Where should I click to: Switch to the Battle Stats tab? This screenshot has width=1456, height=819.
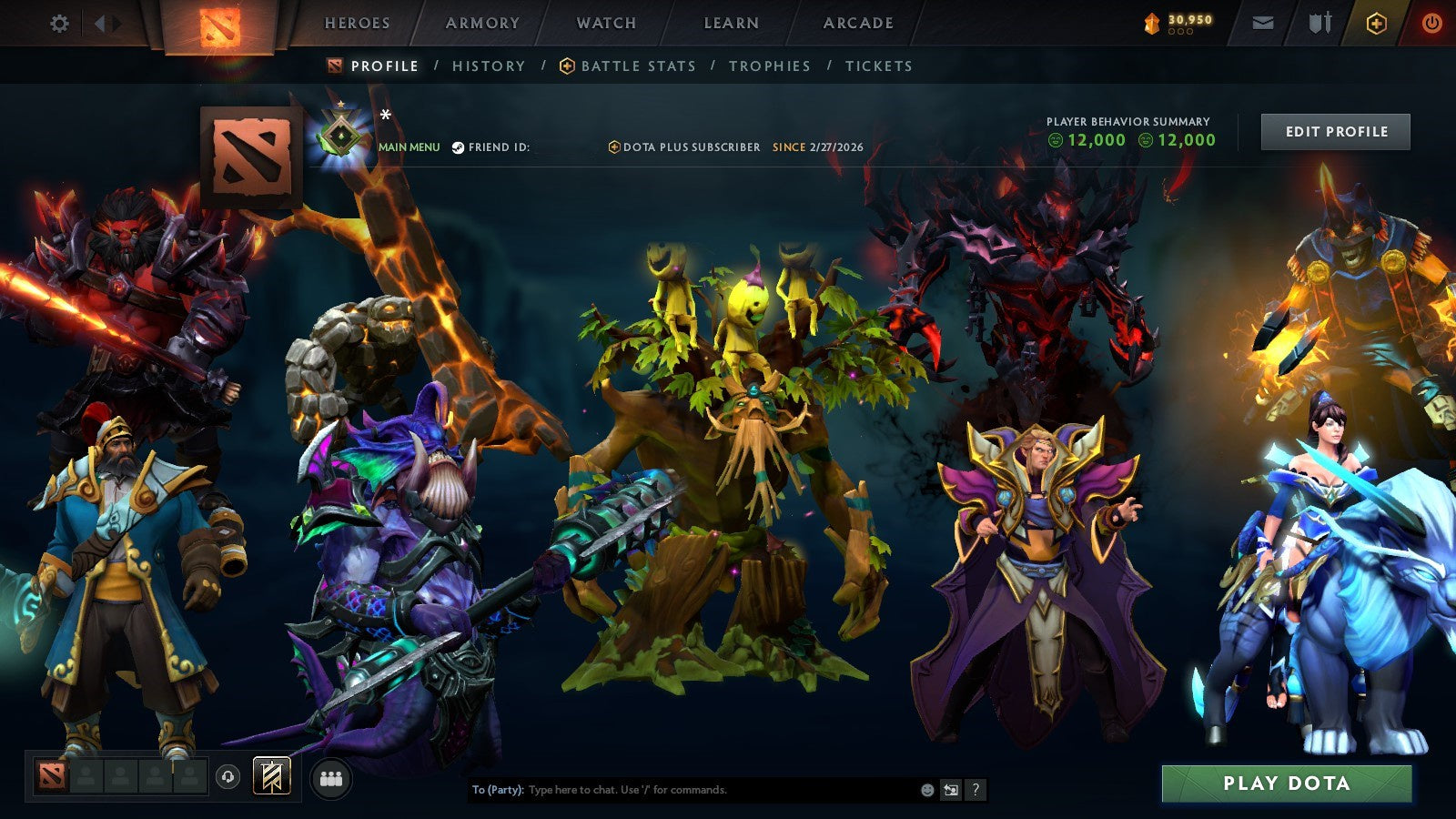tap(637, 66)
